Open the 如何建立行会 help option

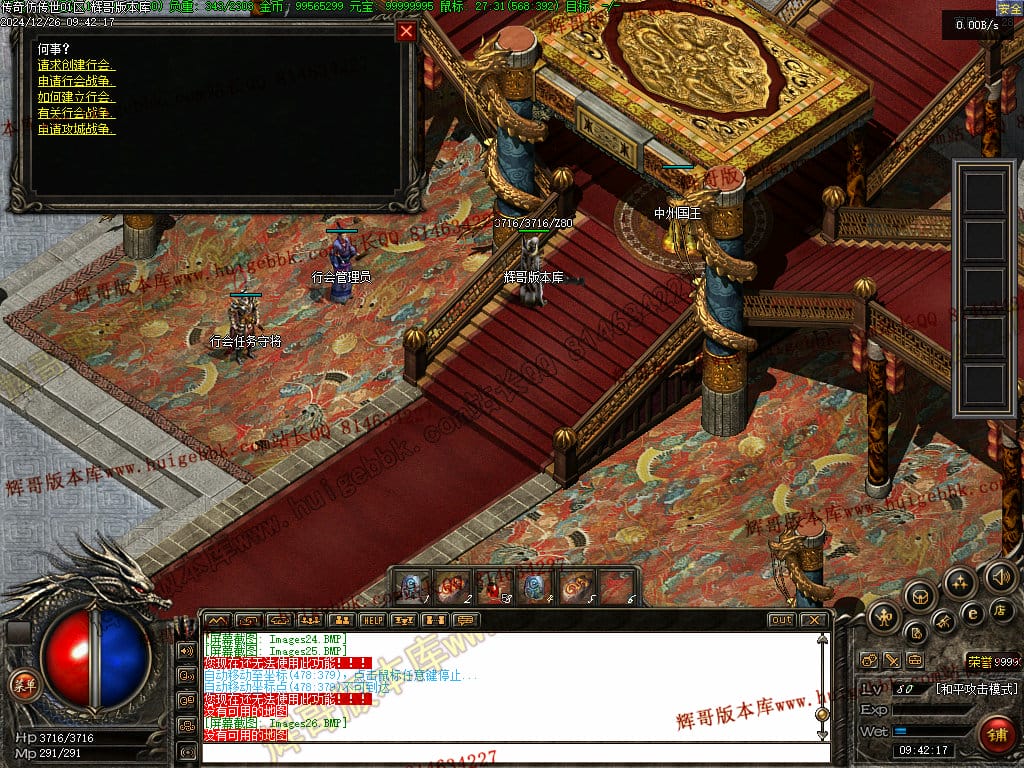[76, 97]
